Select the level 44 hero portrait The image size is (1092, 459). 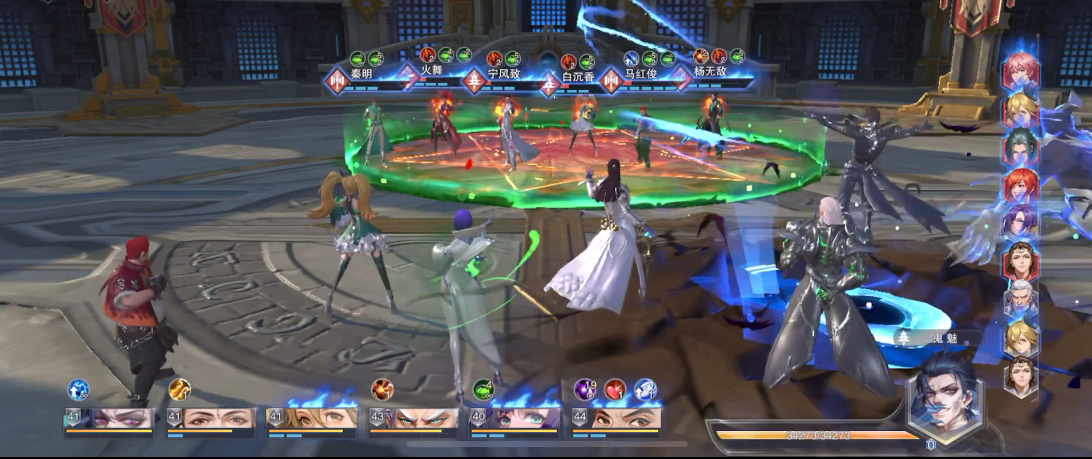point(615,419)
